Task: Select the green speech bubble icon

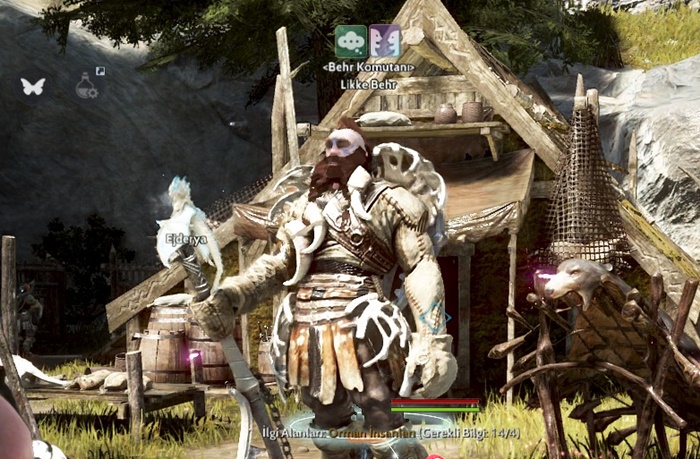Action: pos(350,40)
